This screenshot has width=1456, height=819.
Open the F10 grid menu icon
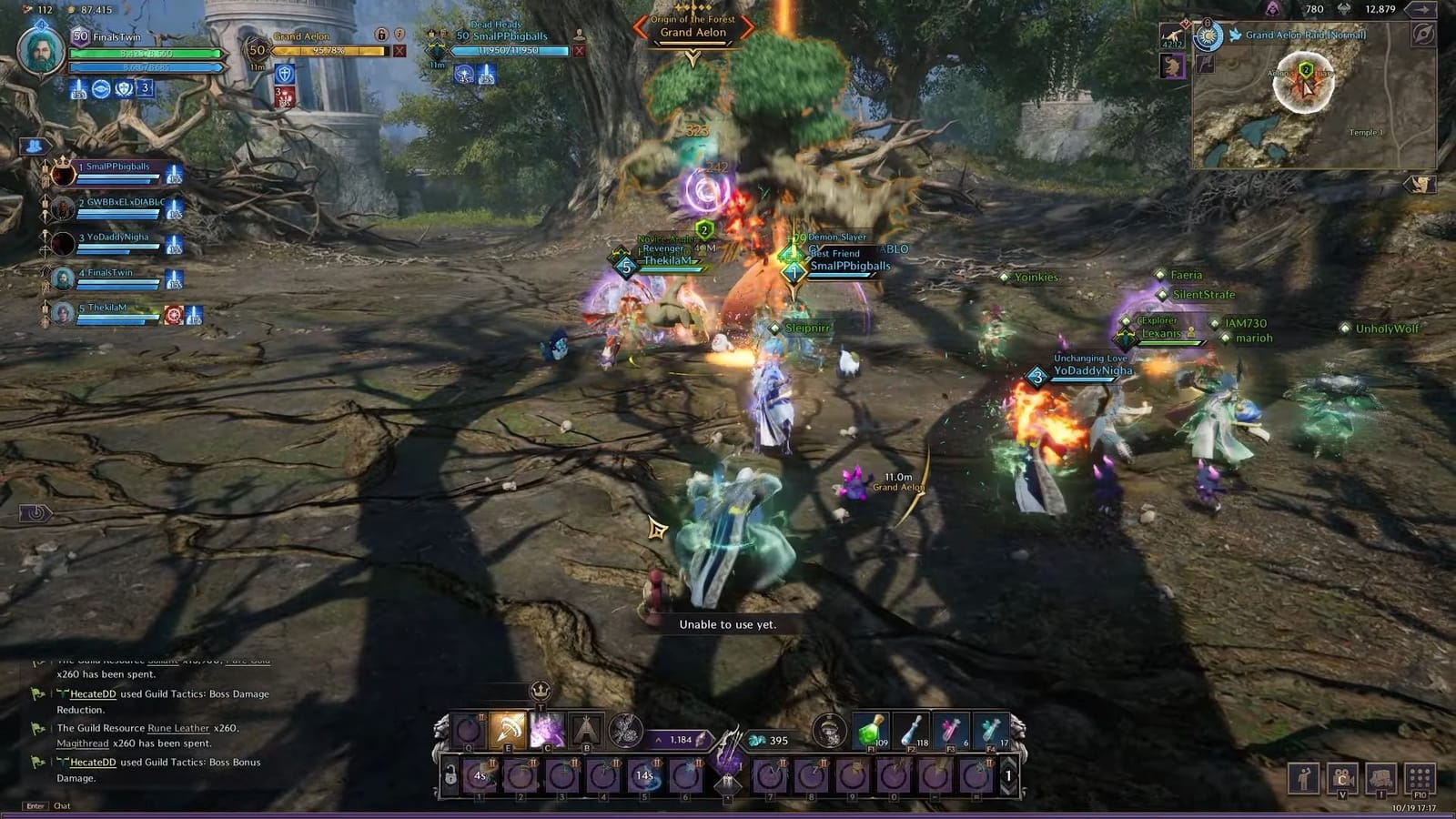(1420, 778)
